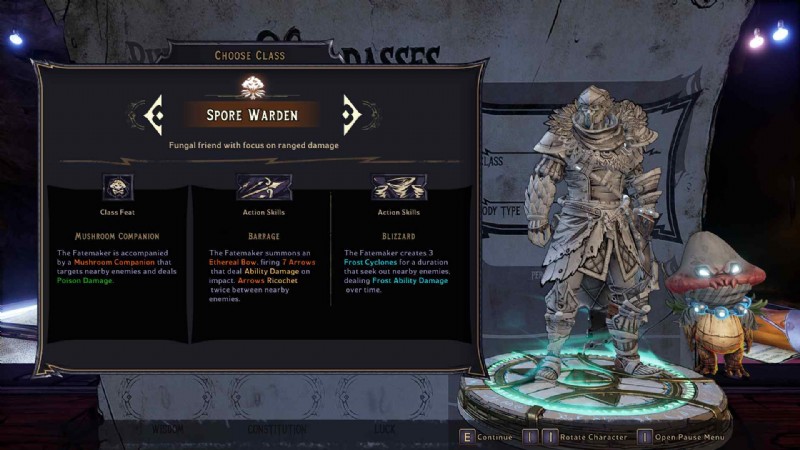Viewport: 800px width, 450px height.
Task: Select the Mushroom Companion class feat icon
Action: point(118,187)
